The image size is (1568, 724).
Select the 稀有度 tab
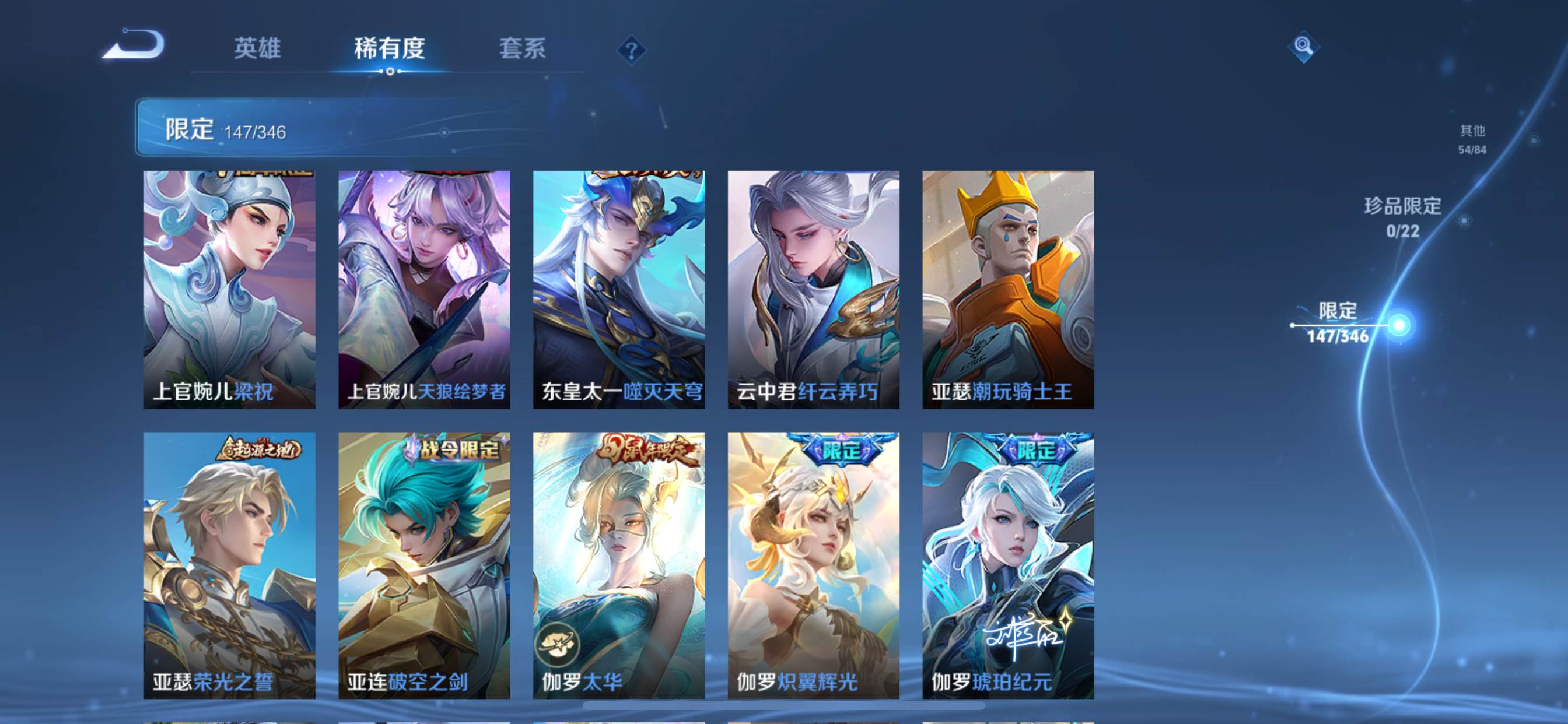point(390,48)
